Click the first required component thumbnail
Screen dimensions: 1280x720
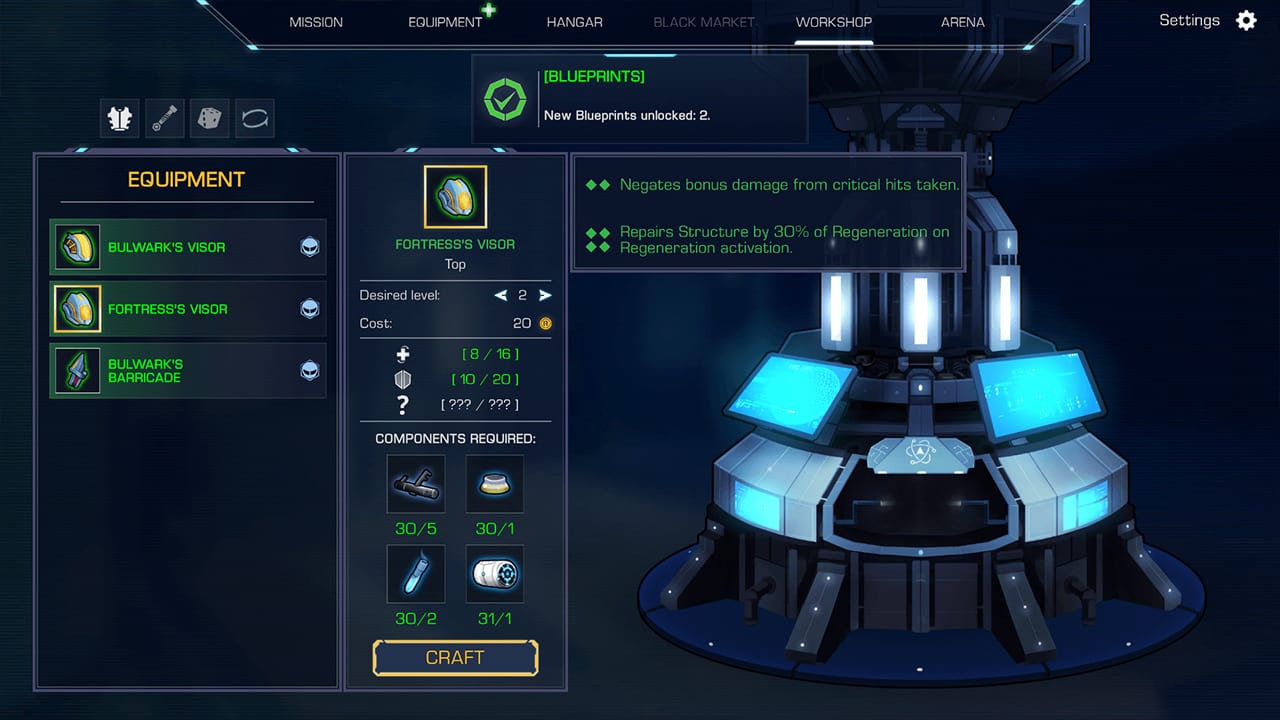415,484
